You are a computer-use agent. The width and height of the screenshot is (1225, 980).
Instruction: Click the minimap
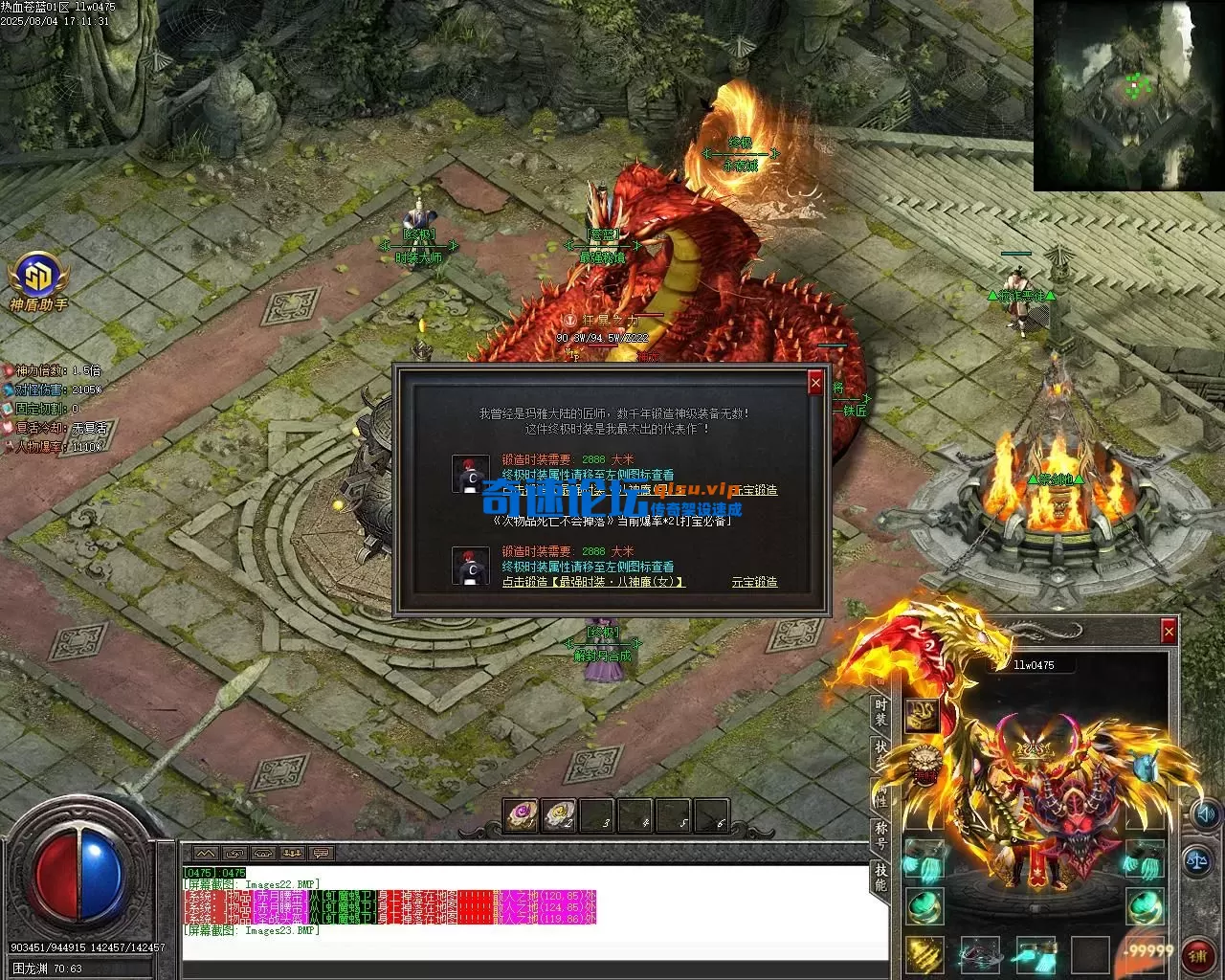[1127, 95]
